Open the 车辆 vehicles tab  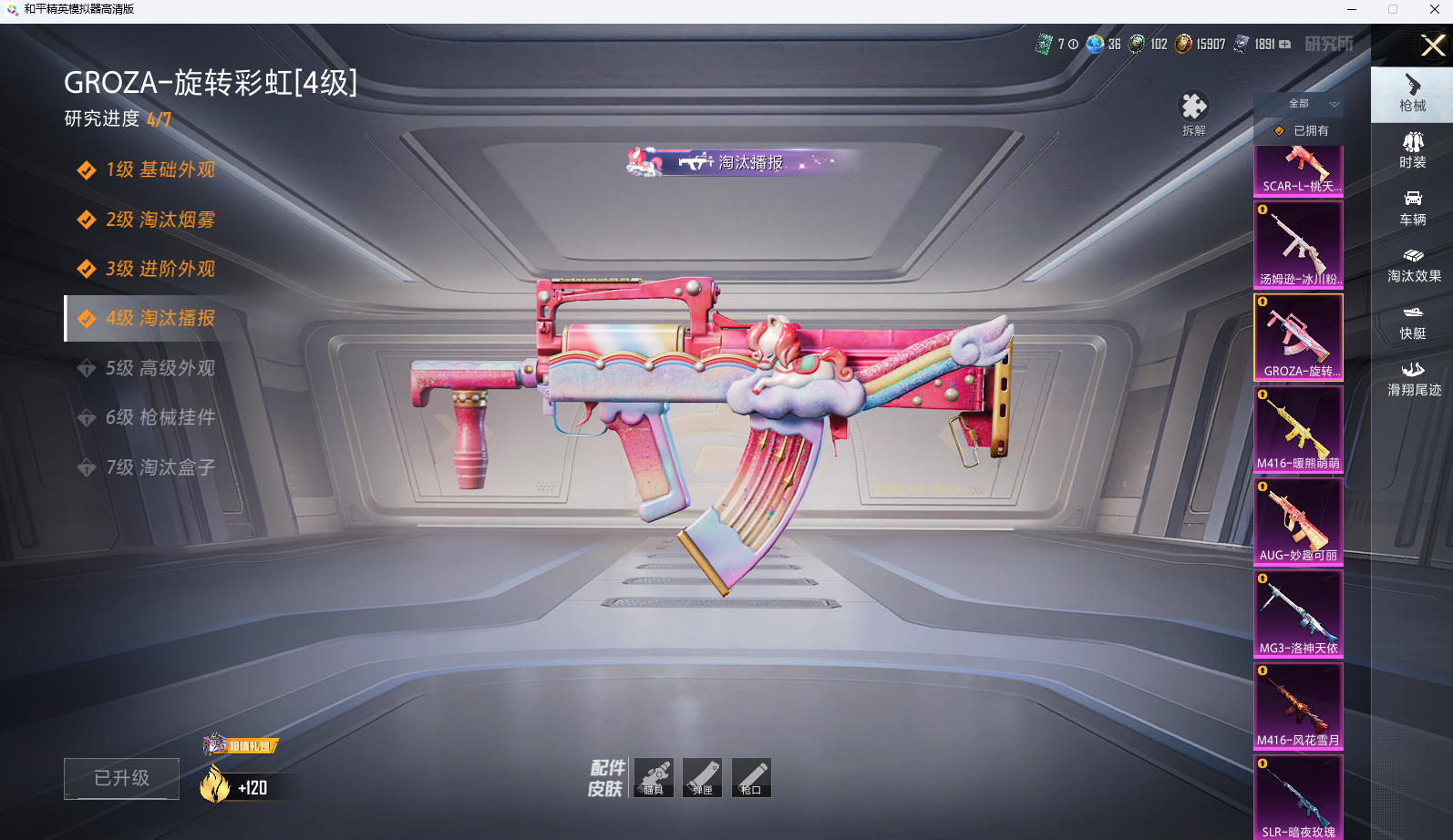click(x=1412, y=208)
